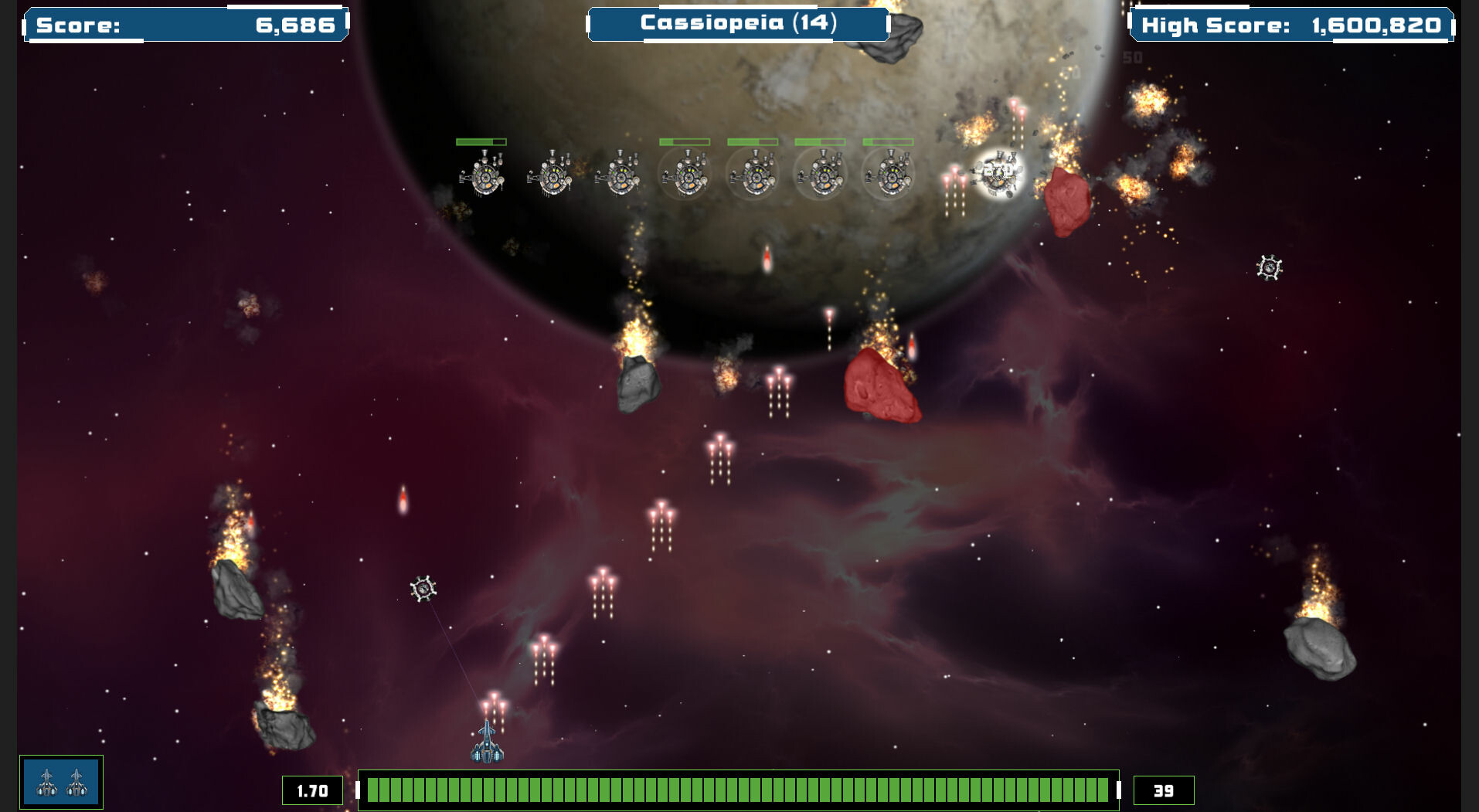Open the Cassiopeia (14) level banner
The width and height of the screenshot is (1479, 812).
[x=736, y=22]
